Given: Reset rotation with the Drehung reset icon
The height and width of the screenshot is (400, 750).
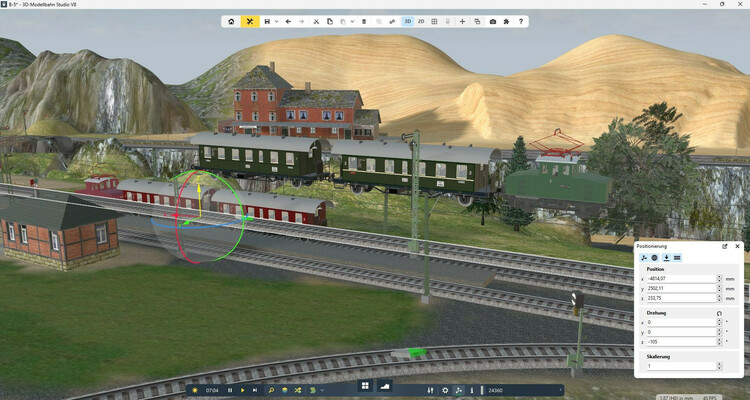Looking at the screenshot, I should [720, 313].
